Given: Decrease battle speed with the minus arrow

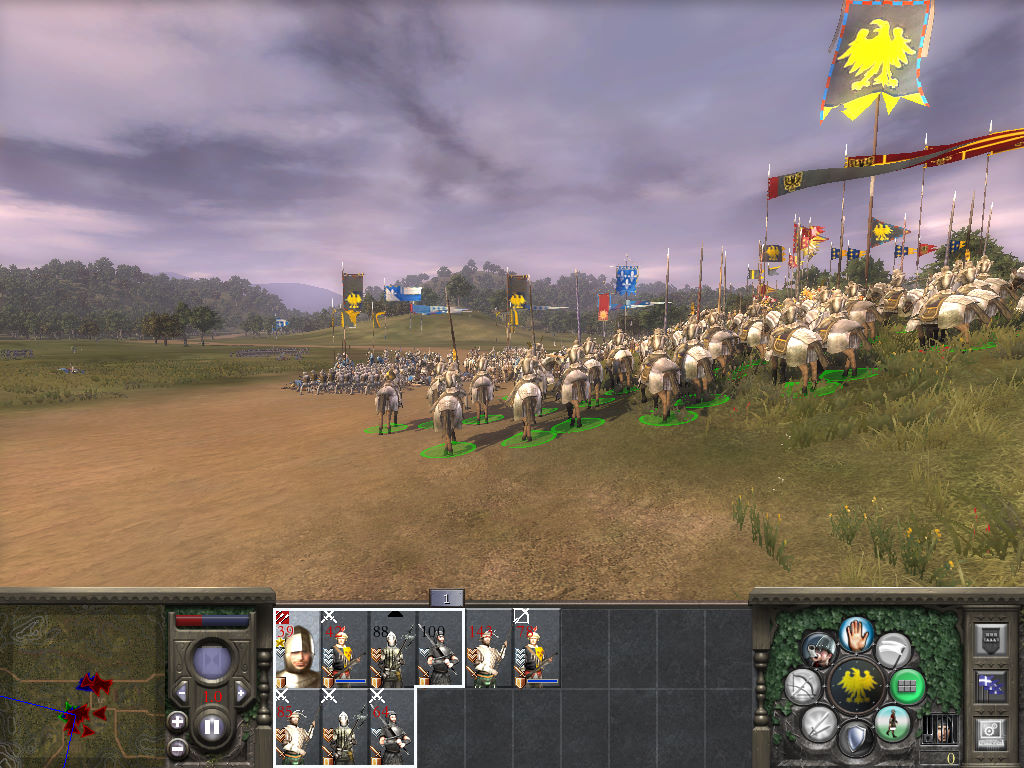Looking at the screenshot, I should pyautogui.click(x=181, y=691).
